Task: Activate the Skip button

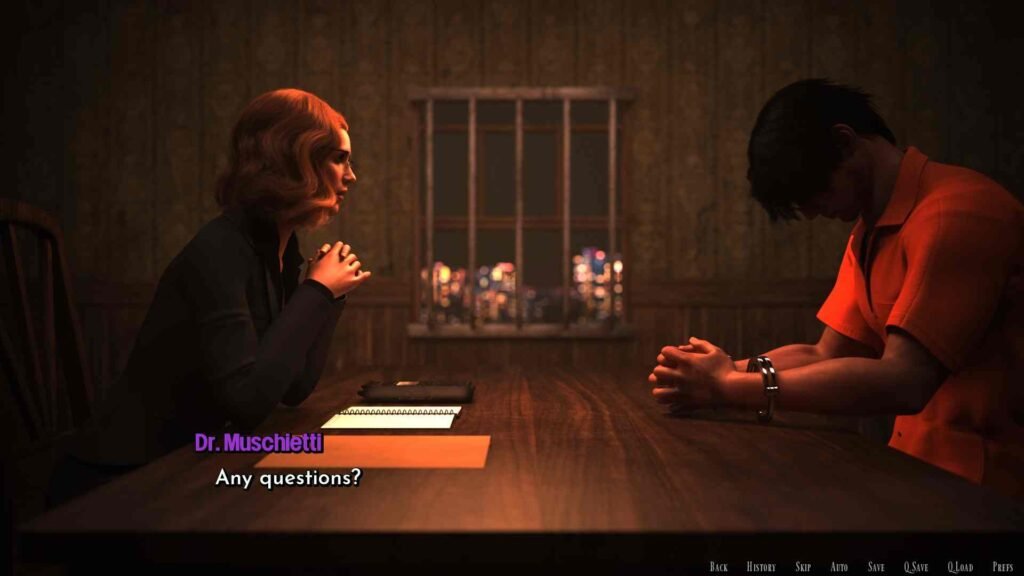Action: tap(803, 567)
